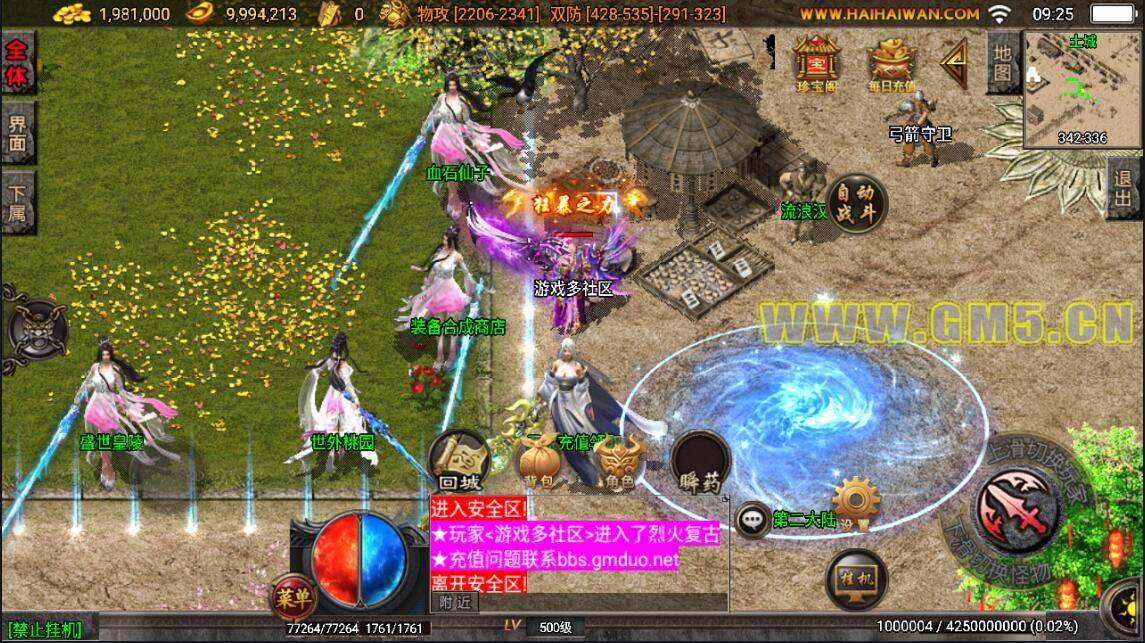This screenshot has height=643, width=1145.
Task: Activate the 挂机 idle mode button
Action: [857, 578]
